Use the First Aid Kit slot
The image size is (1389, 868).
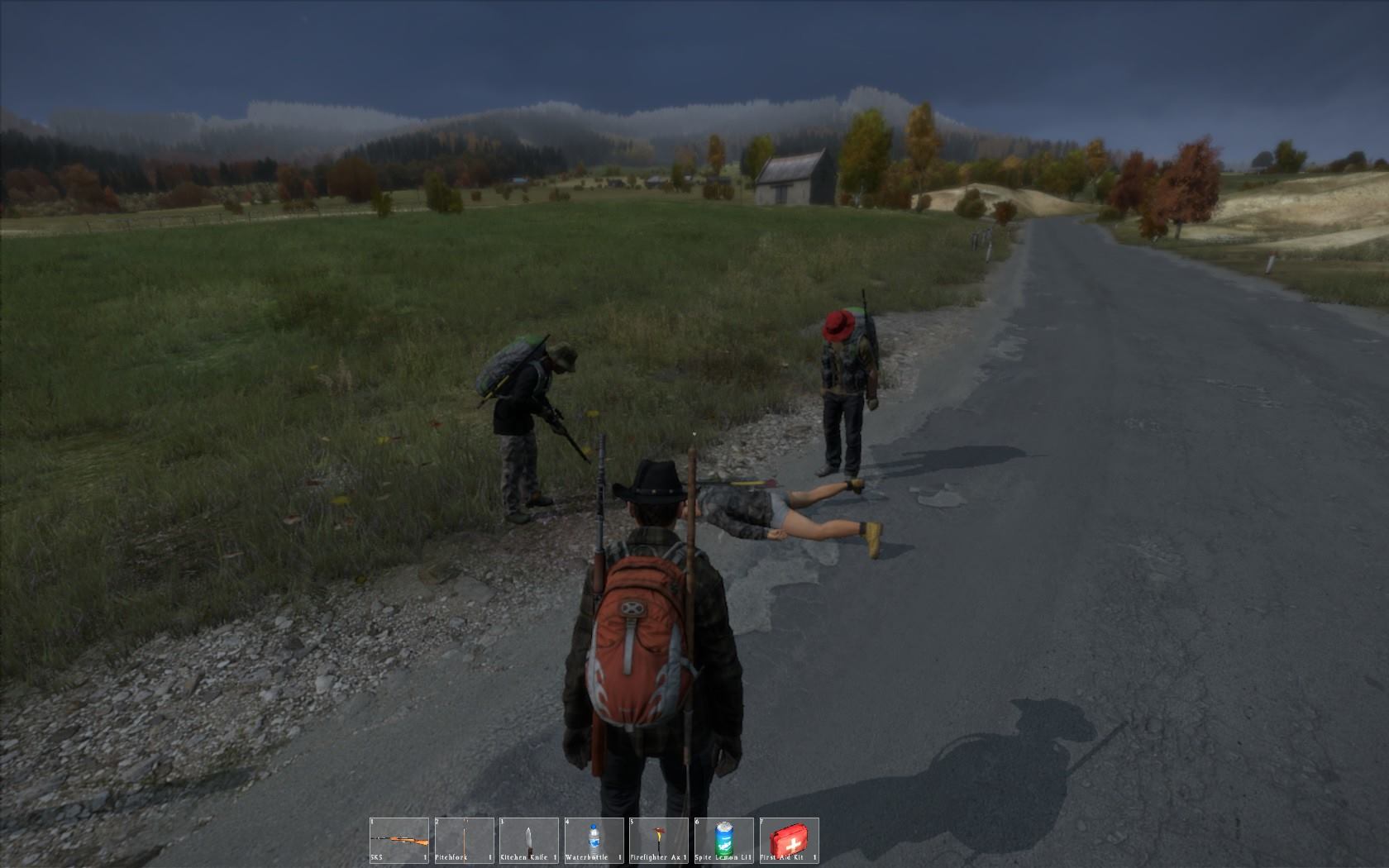point(789,841)
